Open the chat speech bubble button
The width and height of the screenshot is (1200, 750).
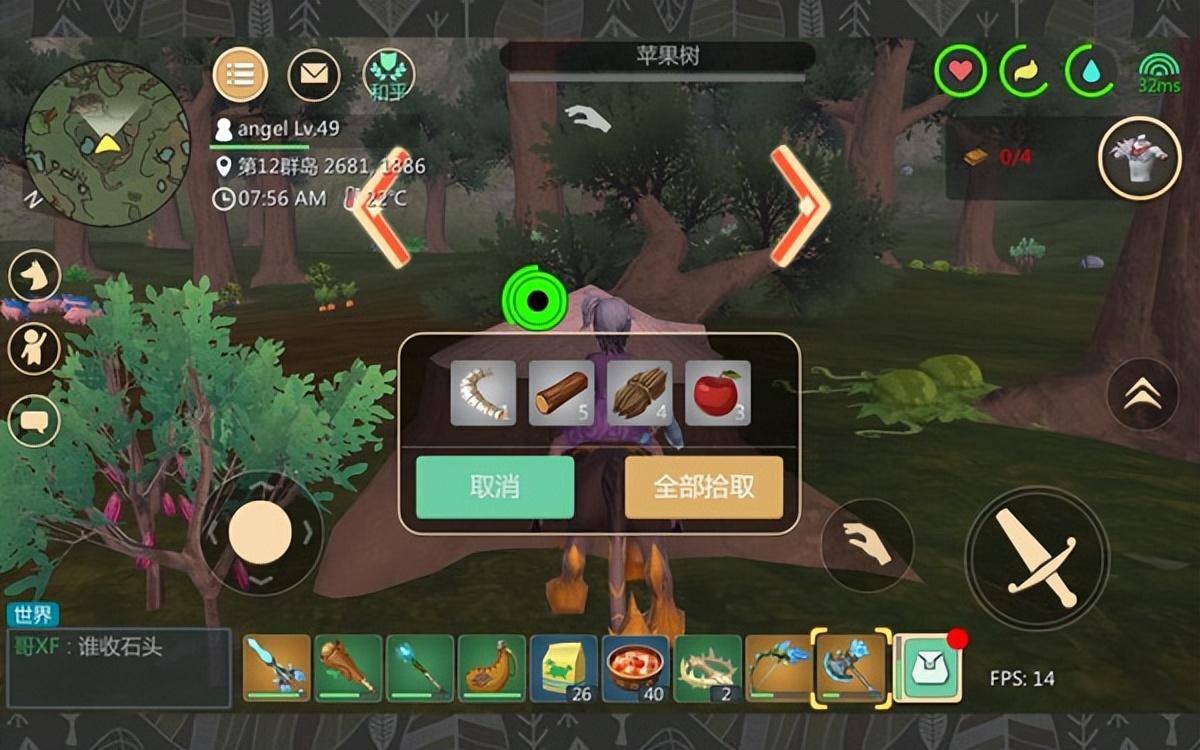34,421
